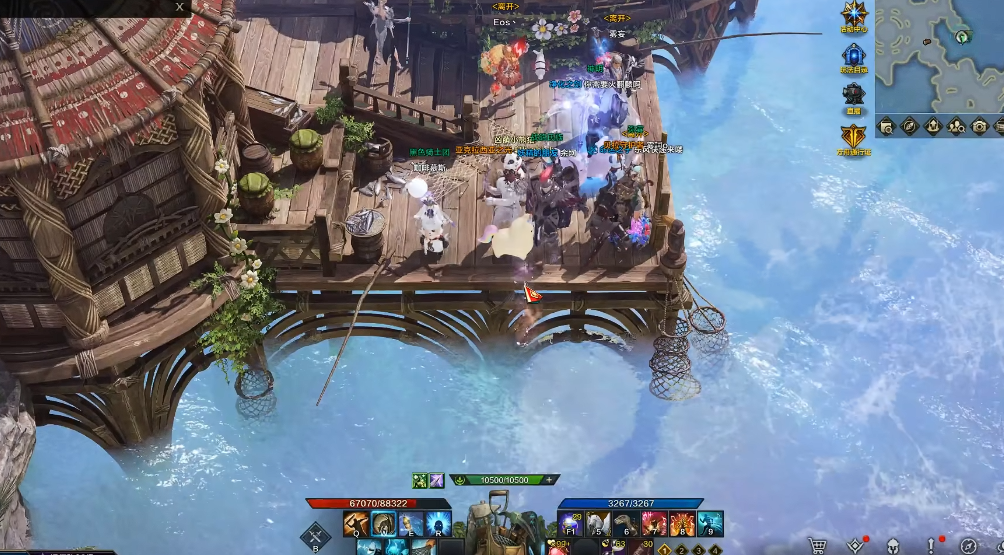1004x555 pixels.
Task: Open the blue lantern daily goals icon
Action: click(853, 57)
